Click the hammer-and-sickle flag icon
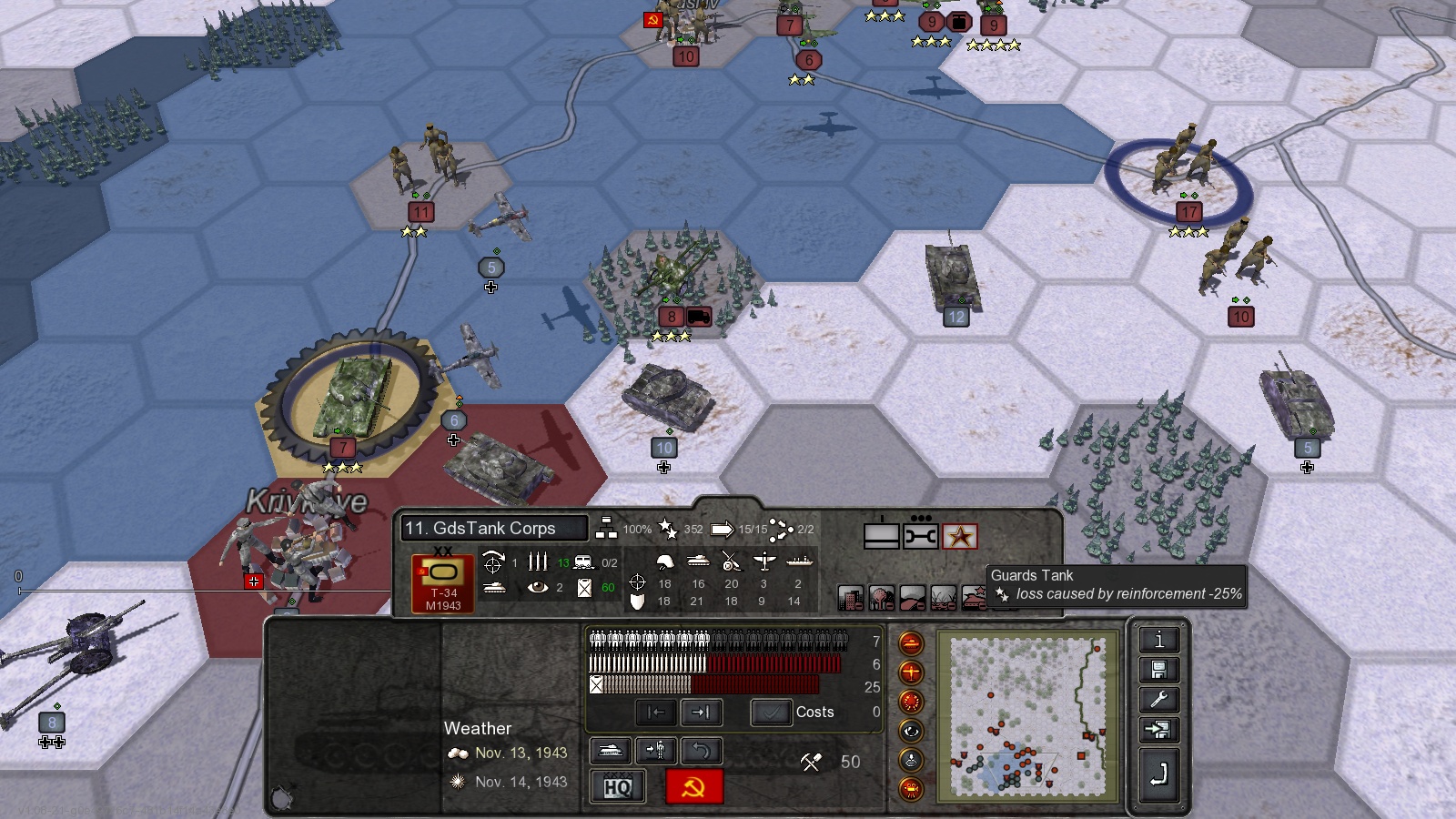 694,786
